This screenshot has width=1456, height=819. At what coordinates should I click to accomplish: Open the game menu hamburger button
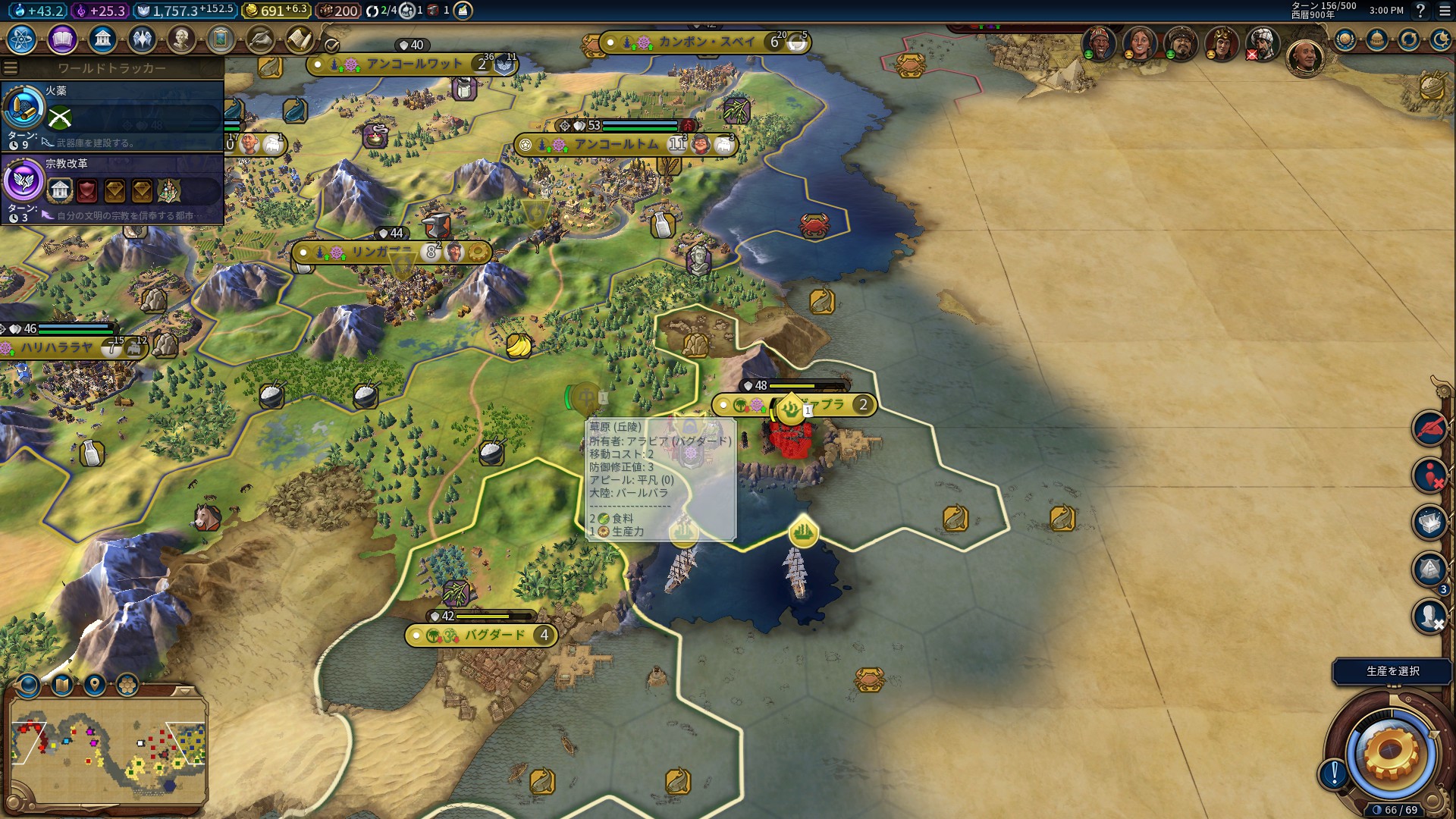1445,11
